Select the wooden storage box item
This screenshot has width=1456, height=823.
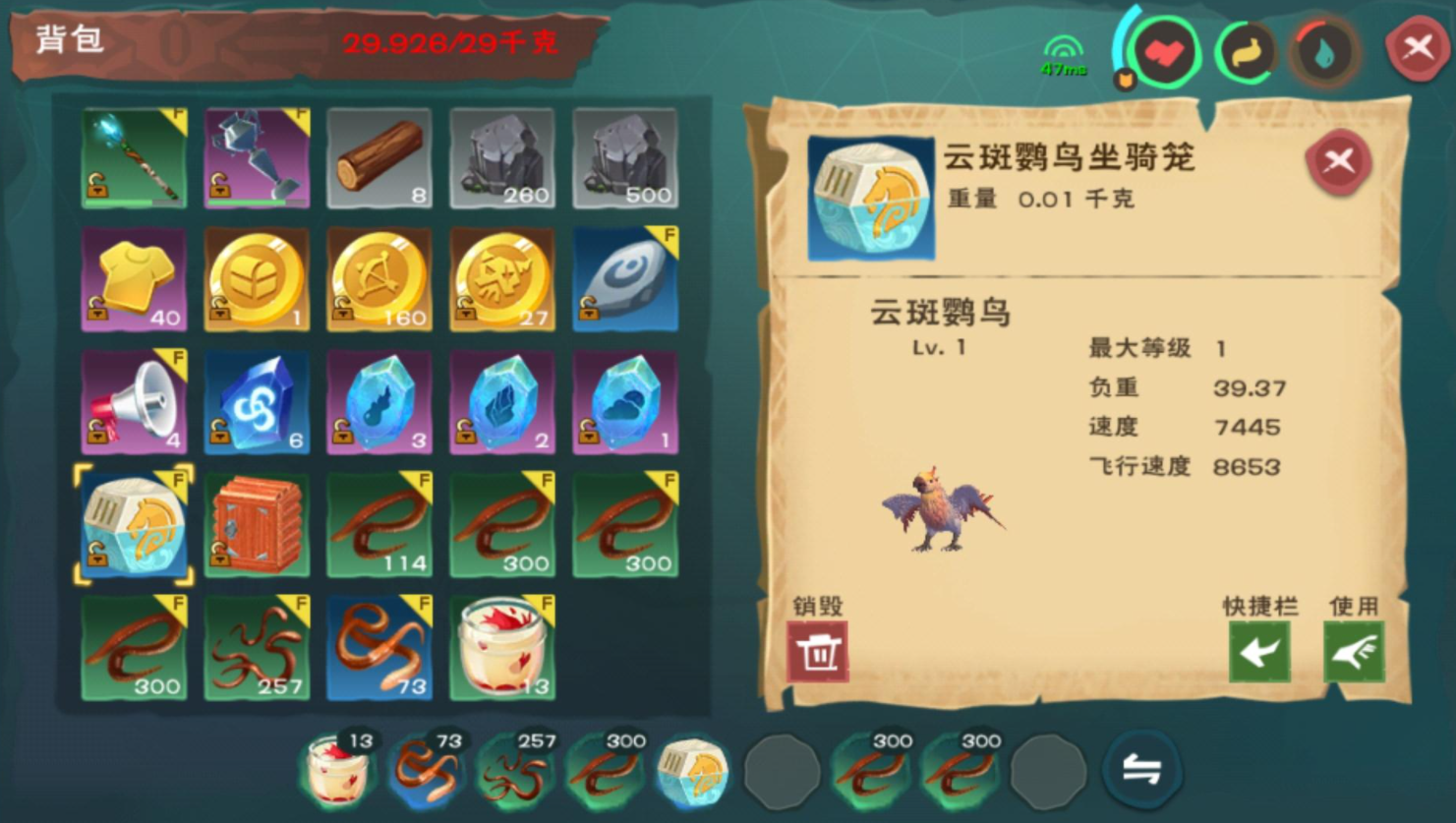coord(257,526)
